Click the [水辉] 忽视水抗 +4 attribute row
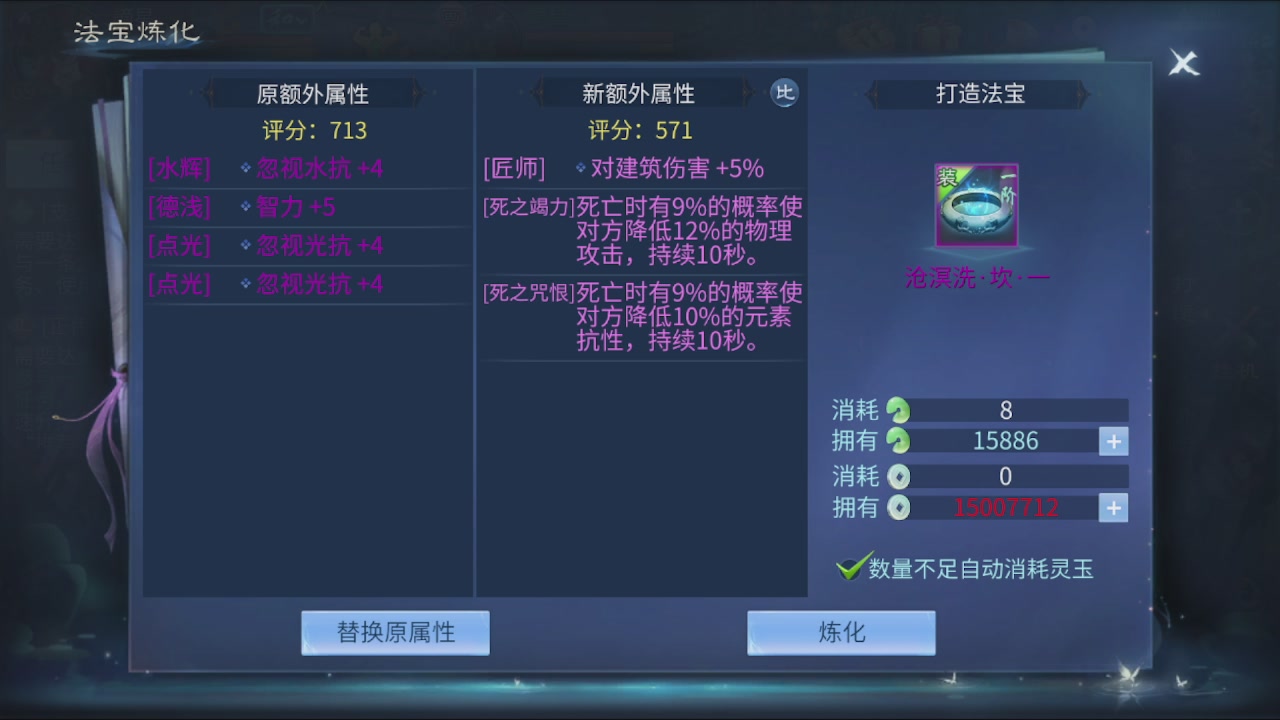The height and width of the screenshot is (720, 1280). (307, 168)
